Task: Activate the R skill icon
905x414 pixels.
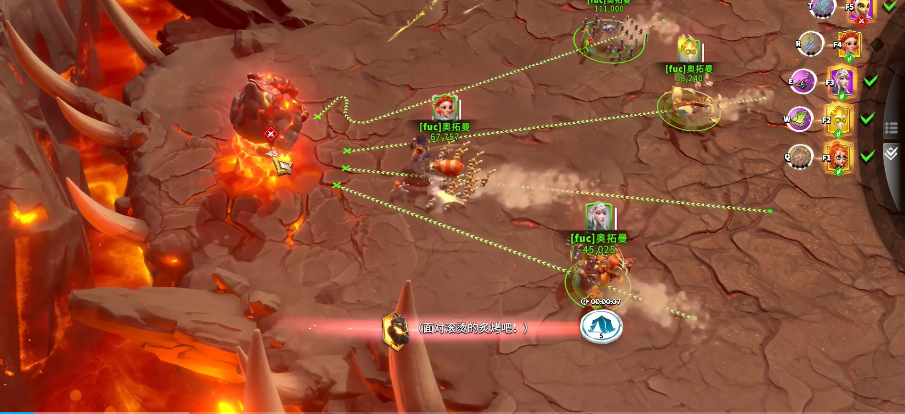Action: coord(811,44)
